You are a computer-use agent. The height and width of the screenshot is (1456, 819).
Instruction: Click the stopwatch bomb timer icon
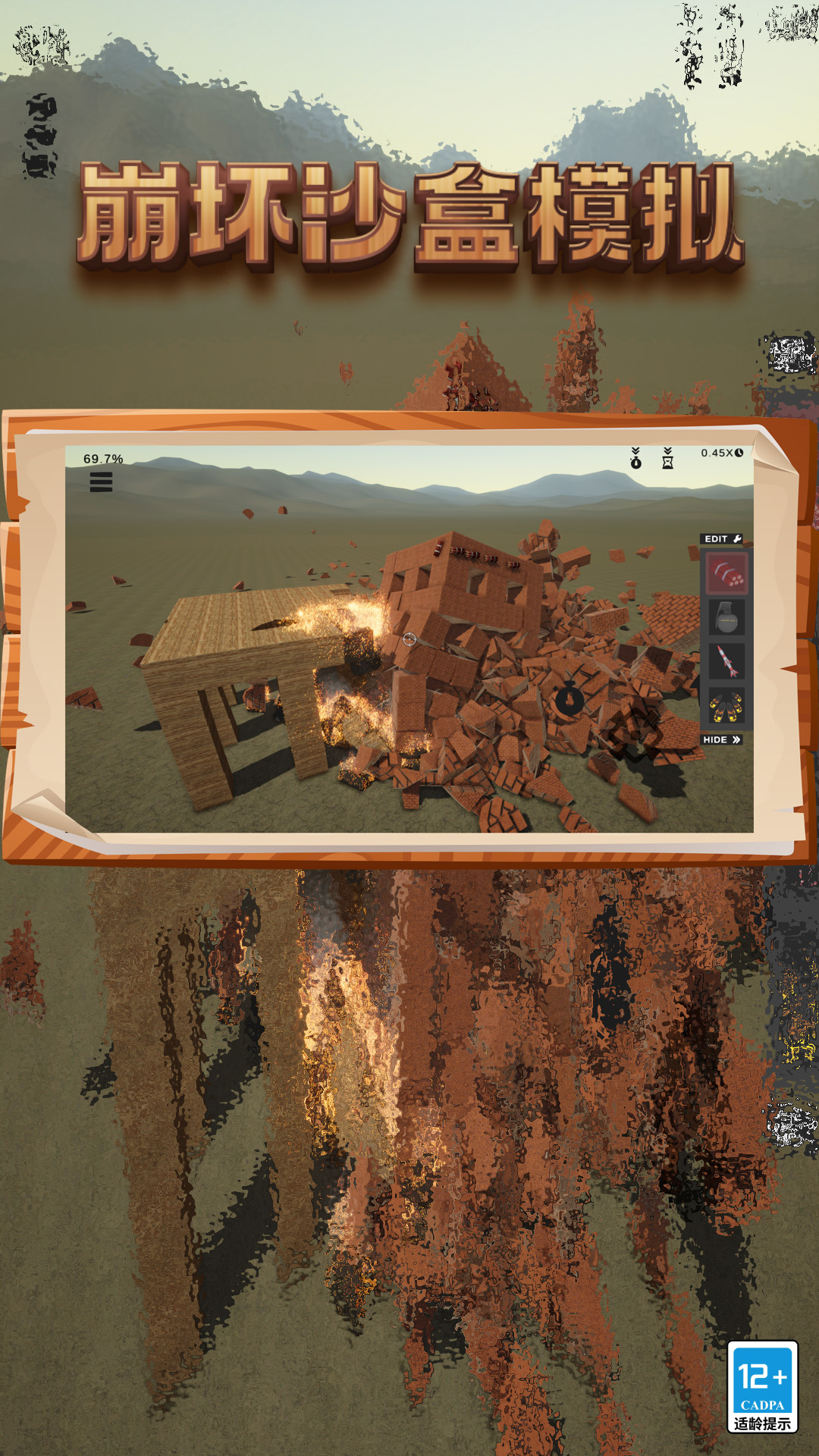[x=635, y=459]
